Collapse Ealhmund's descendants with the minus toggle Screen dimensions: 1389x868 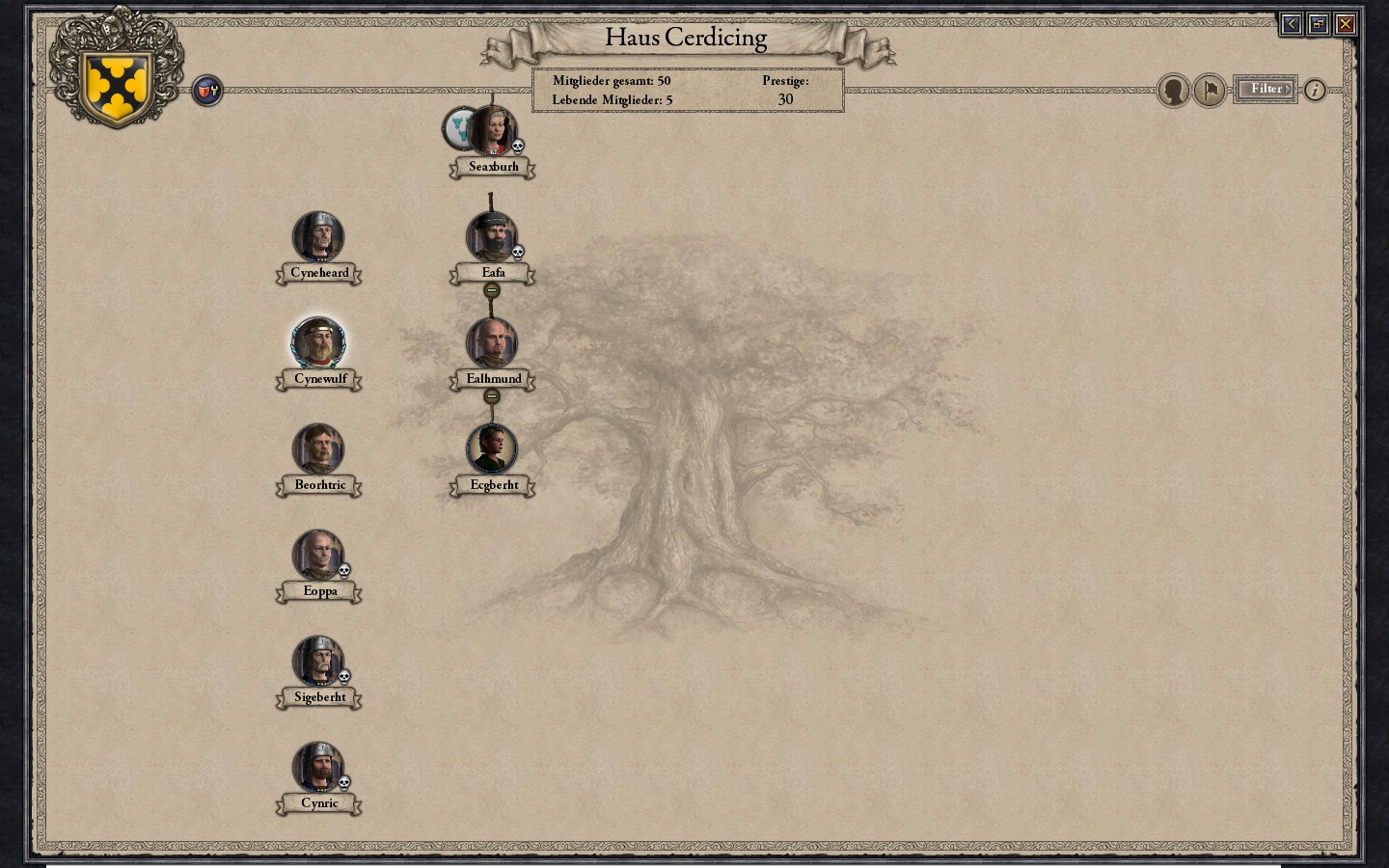click(493, 396)
